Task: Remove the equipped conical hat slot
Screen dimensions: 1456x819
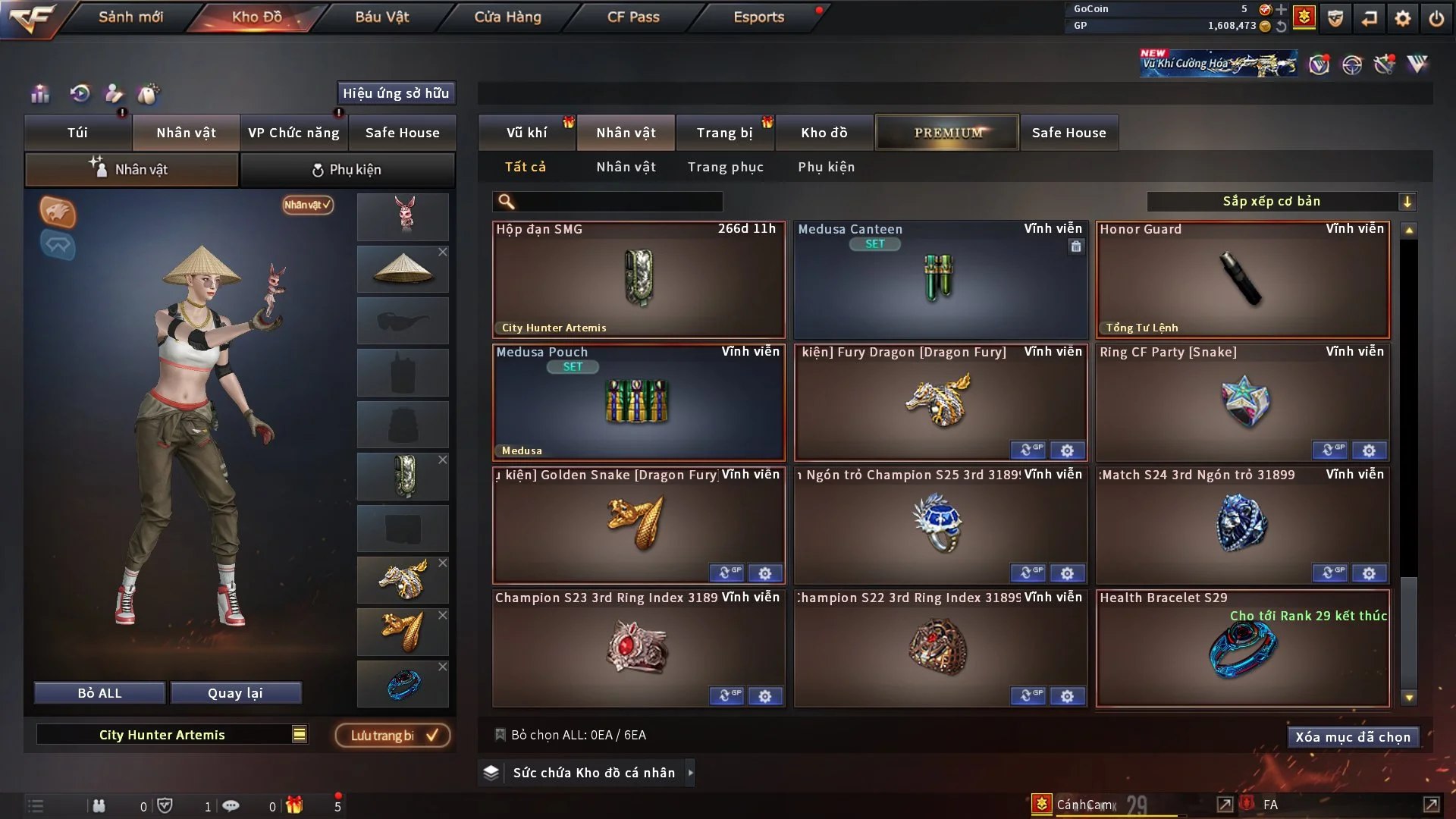Action: (x=443, y=252)
